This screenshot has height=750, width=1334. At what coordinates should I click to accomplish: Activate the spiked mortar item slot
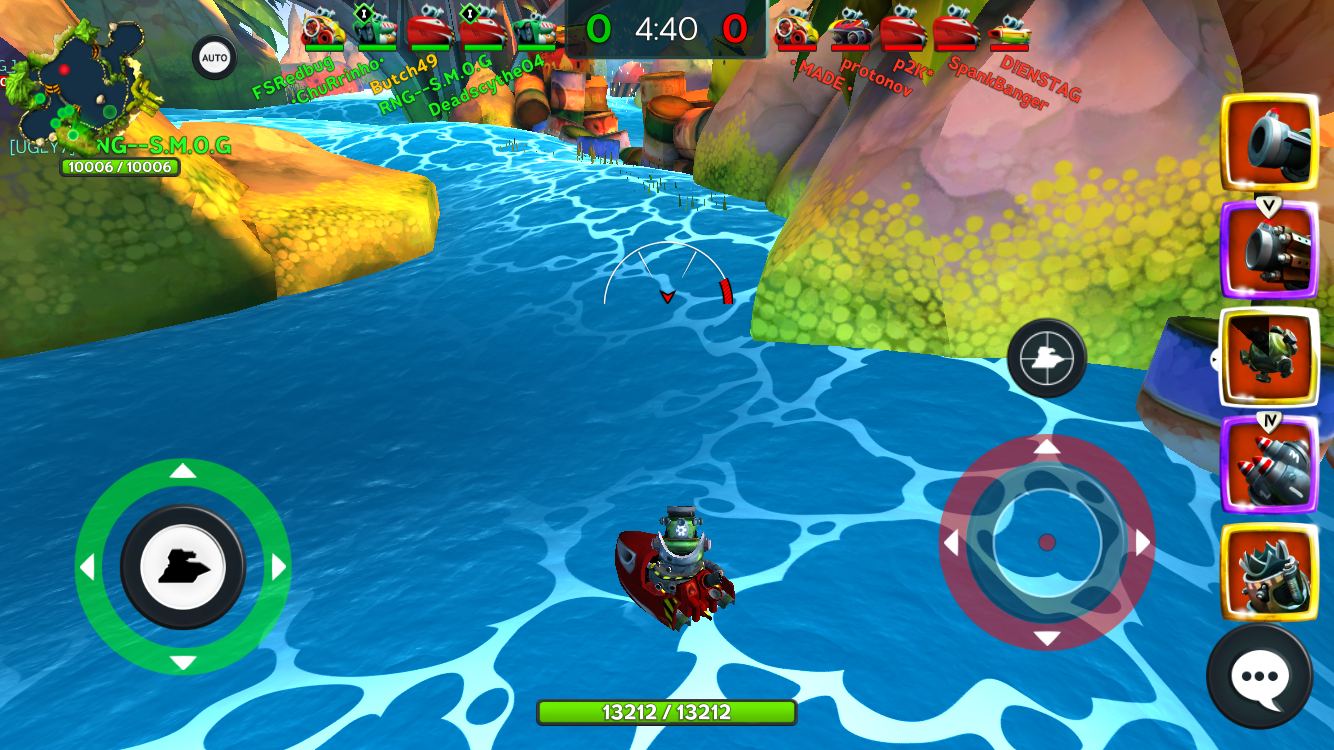(x=1270, y=571)
